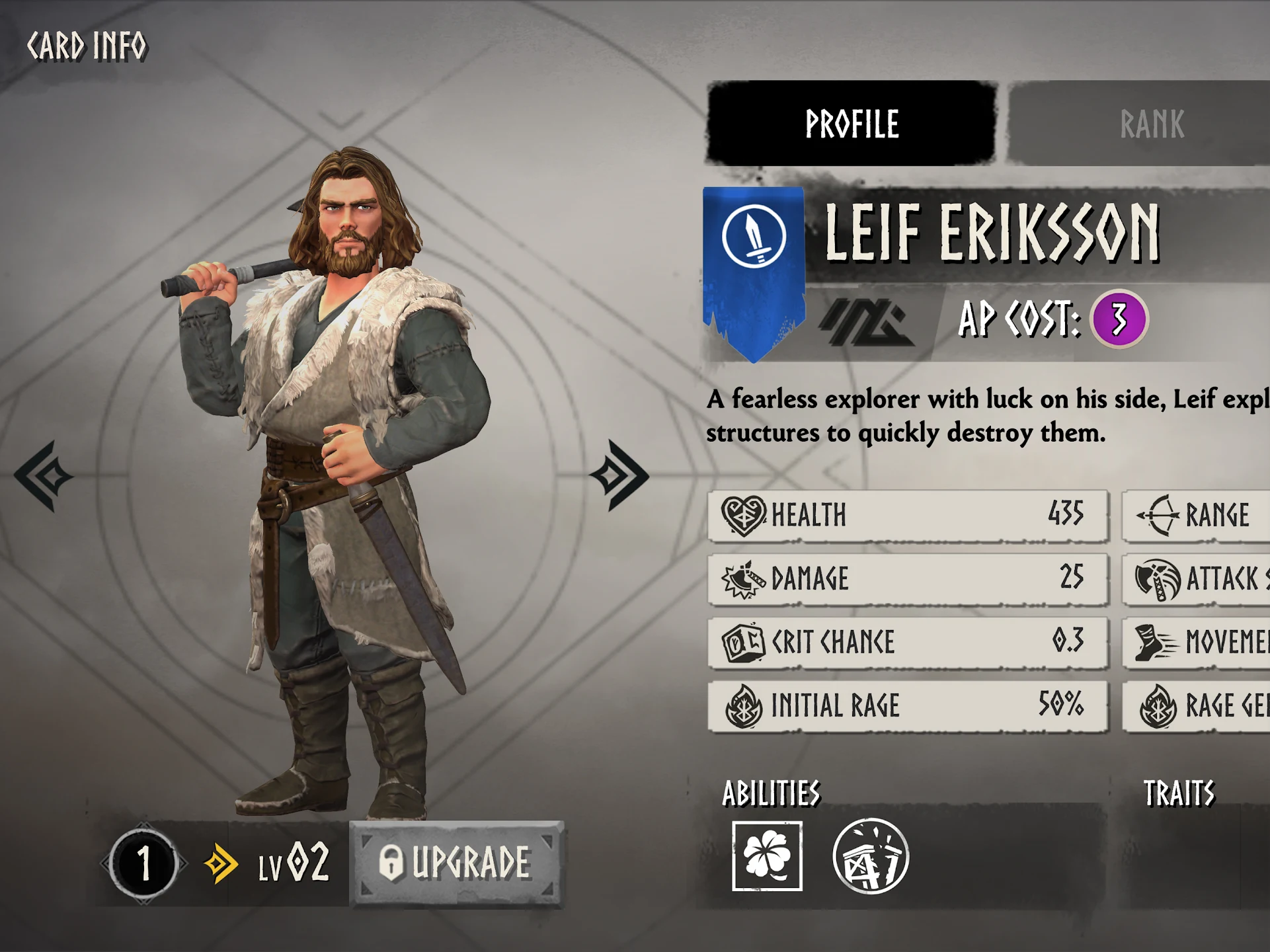Open the clover luck ability

coord(767,855)
